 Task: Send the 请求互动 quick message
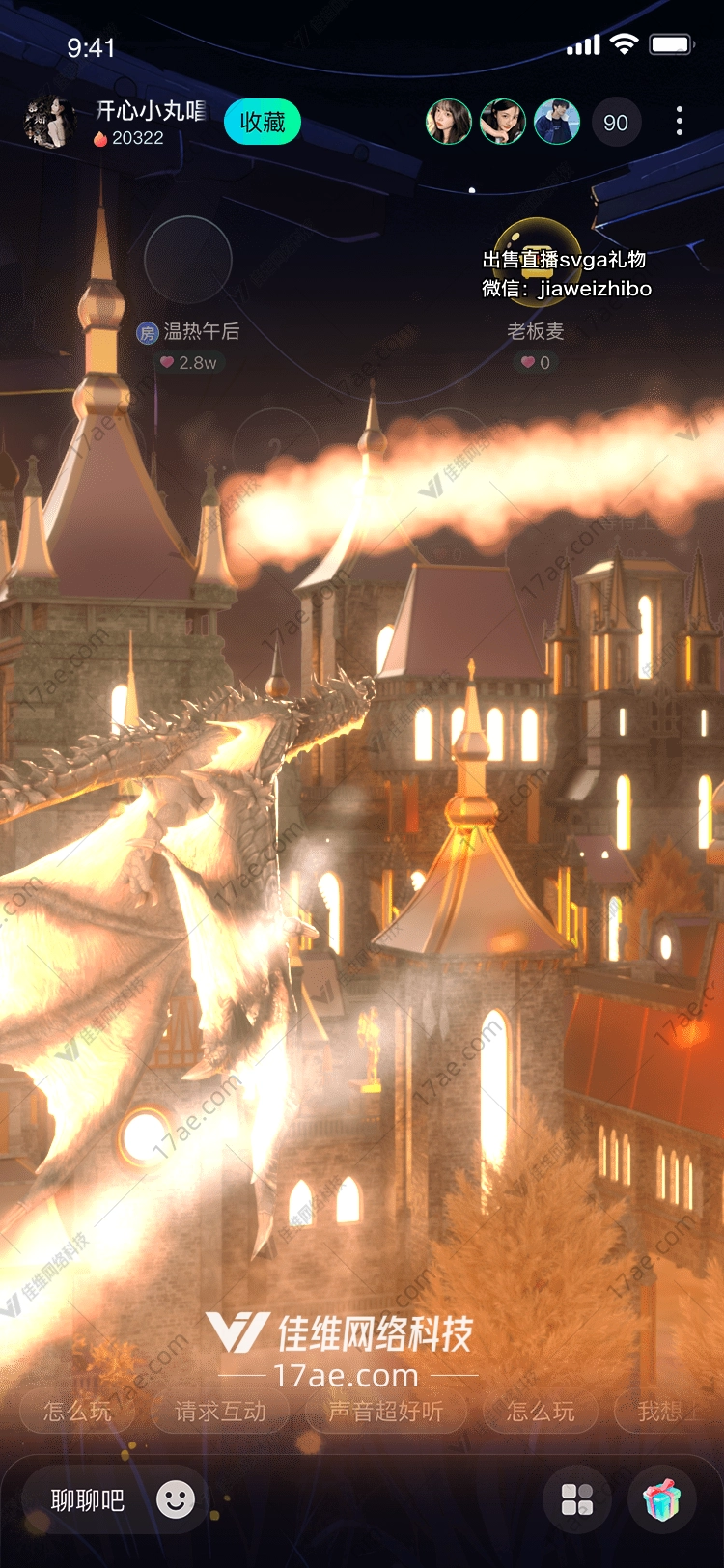click(x=220, y=1412)
